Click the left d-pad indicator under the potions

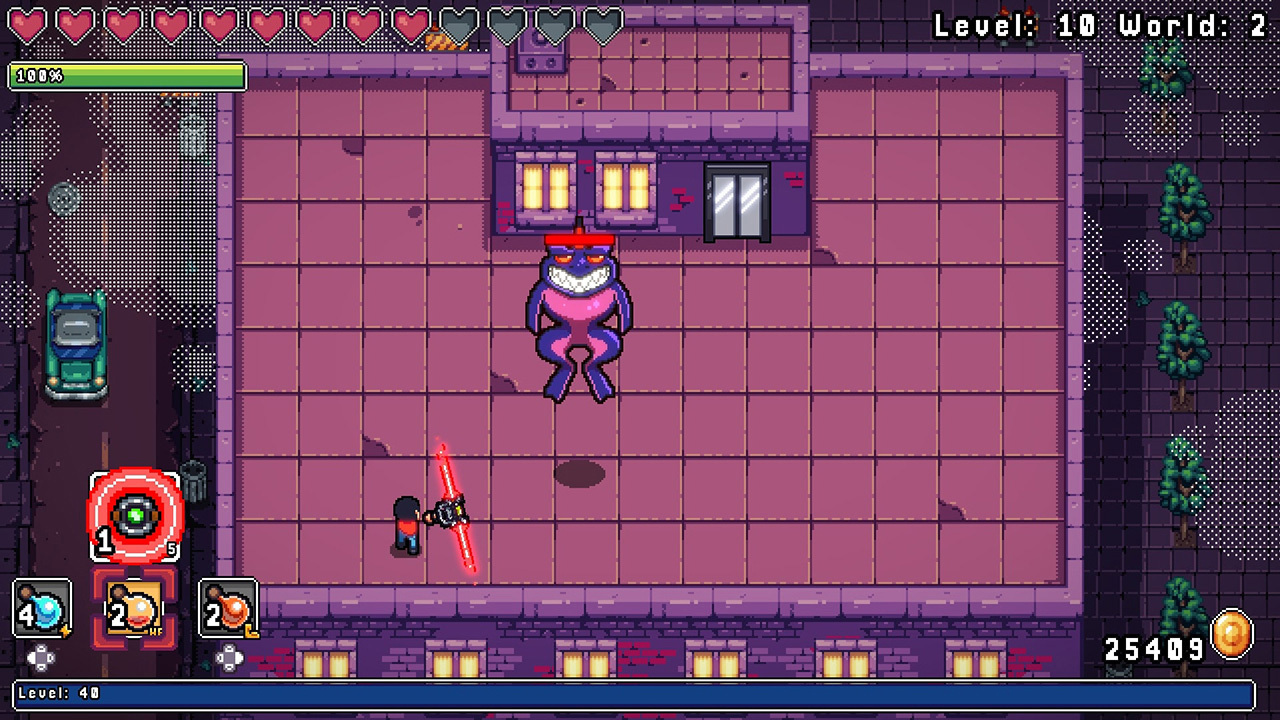(x=42, y=658)
